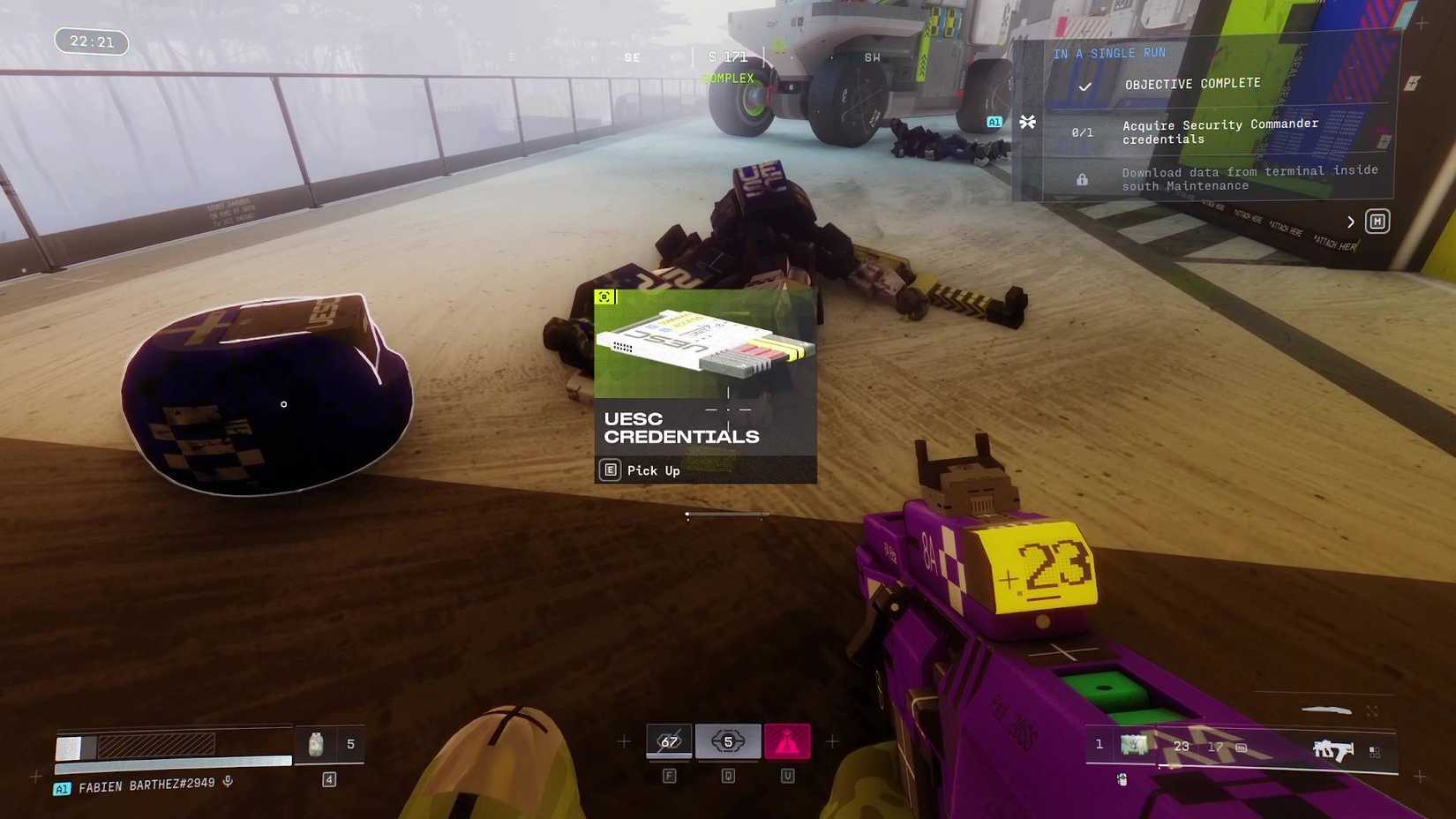Click the lock icon on the Maintenance objective
The image size is (1456, 819).
point(1083,179)
